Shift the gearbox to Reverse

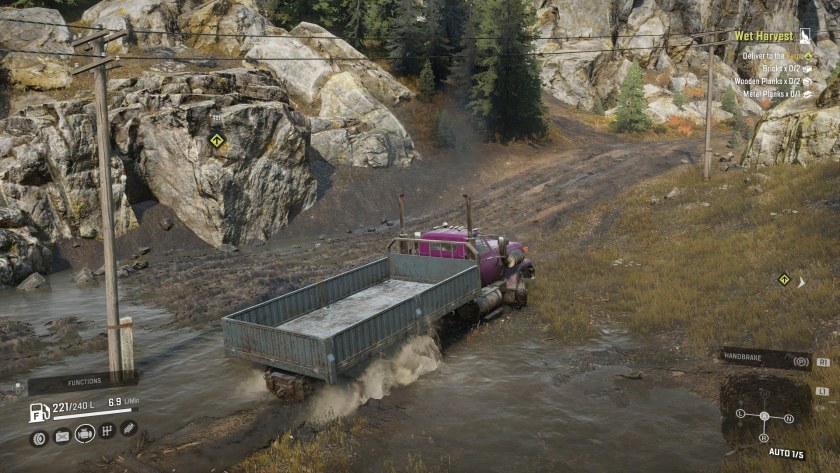coord(764,437)
